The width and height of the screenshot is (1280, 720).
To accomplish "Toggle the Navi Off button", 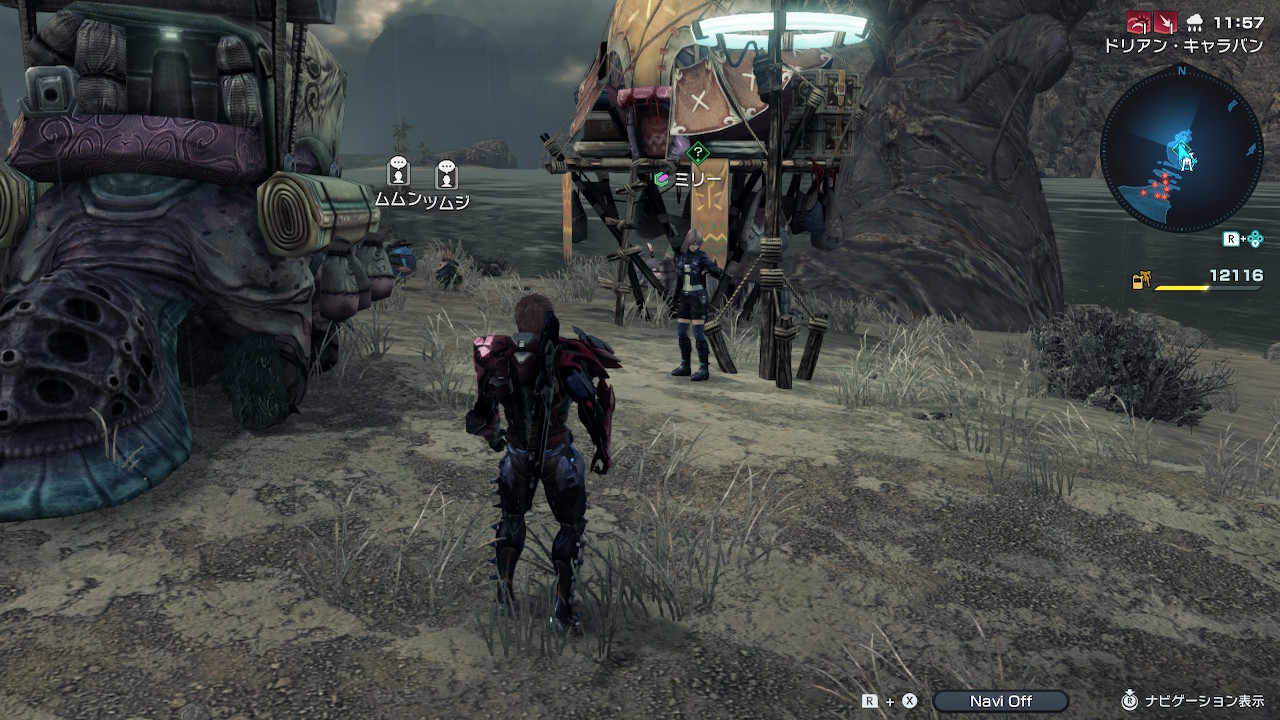I will point(1000,701).
